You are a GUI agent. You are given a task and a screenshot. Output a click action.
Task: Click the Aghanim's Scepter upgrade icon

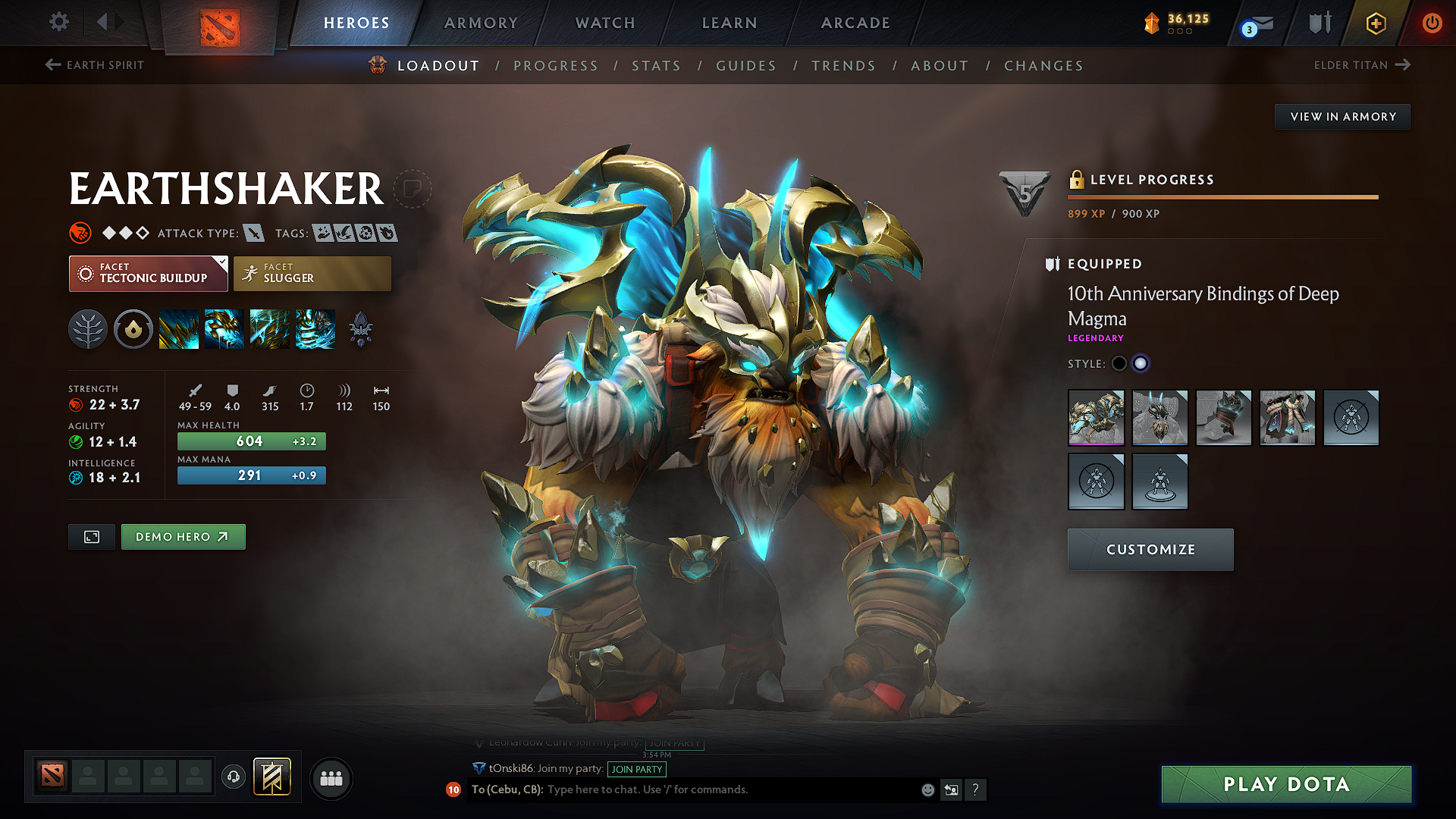tap(360, 328)
